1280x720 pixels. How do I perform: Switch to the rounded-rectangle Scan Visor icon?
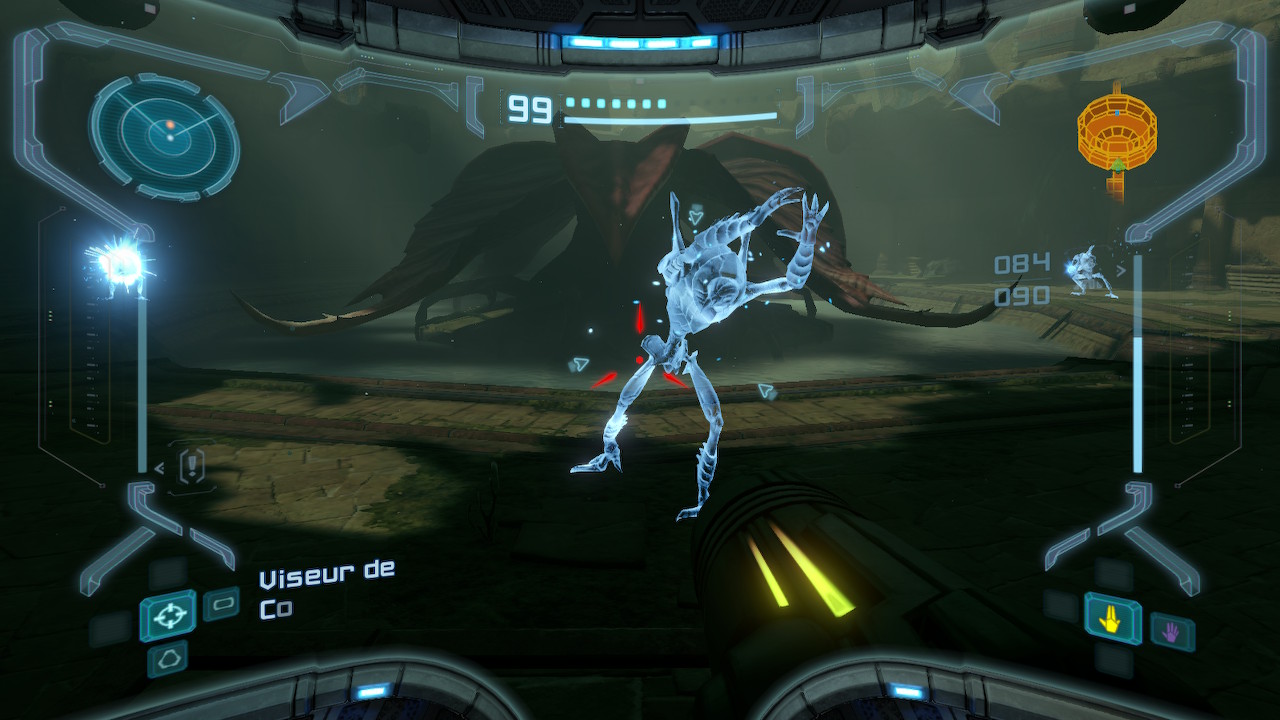coord(221,604)
